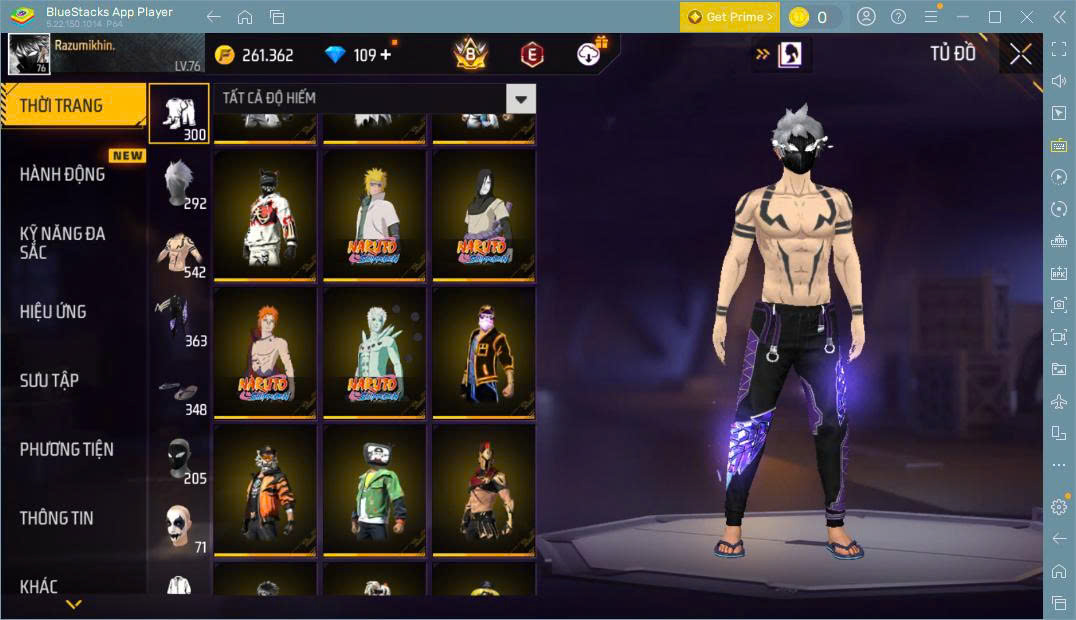Select the hair category with 292 items
1076x620 pixels.
coord(180,185)
